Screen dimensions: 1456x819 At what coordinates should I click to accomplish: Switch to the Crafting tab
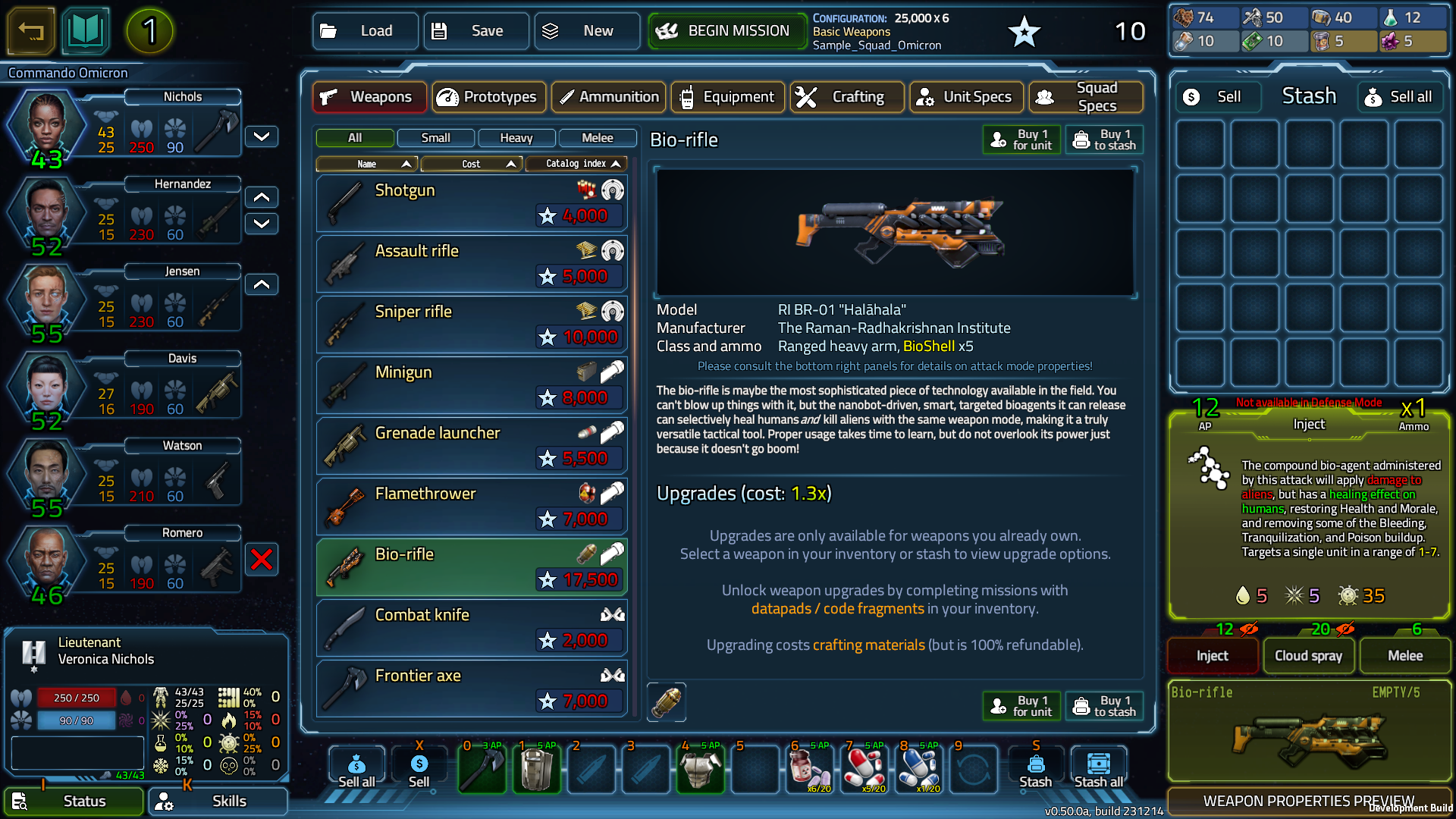846,97
